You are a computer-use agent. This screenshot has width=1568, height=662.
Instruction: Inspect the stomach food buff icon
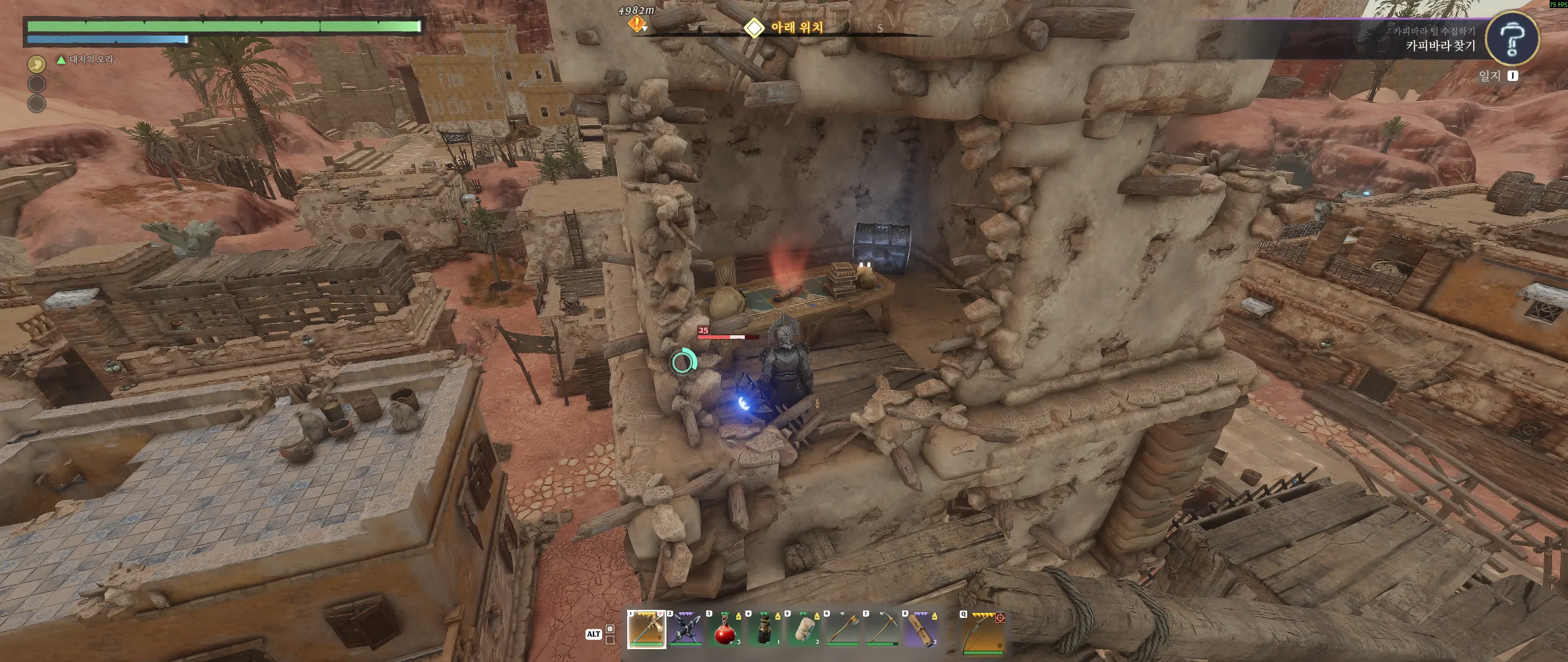point(37,64)
